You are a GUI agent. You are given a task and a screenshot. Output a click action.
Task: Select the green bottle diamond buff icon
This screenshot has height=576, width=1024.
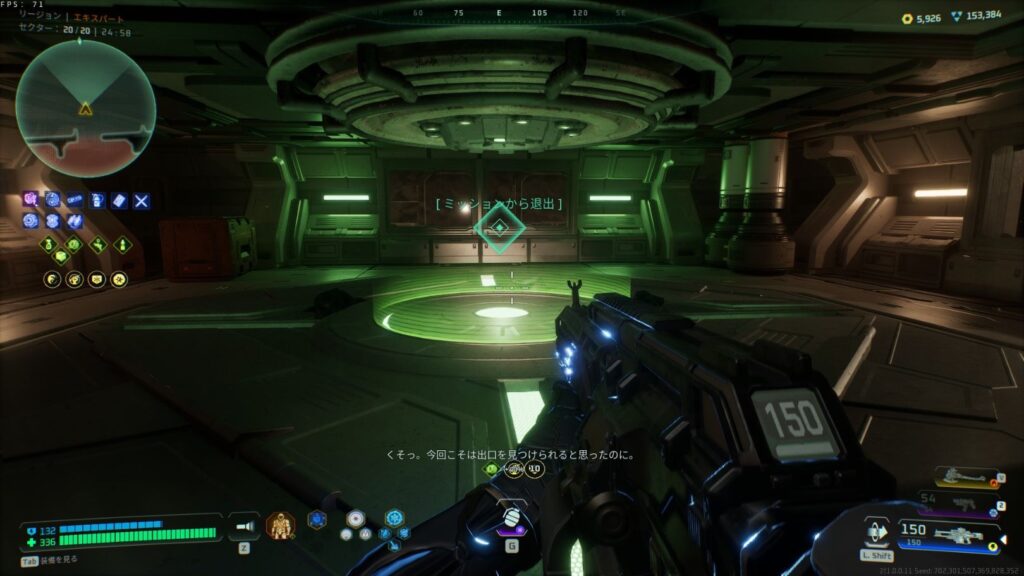click(x=122, y=243)
